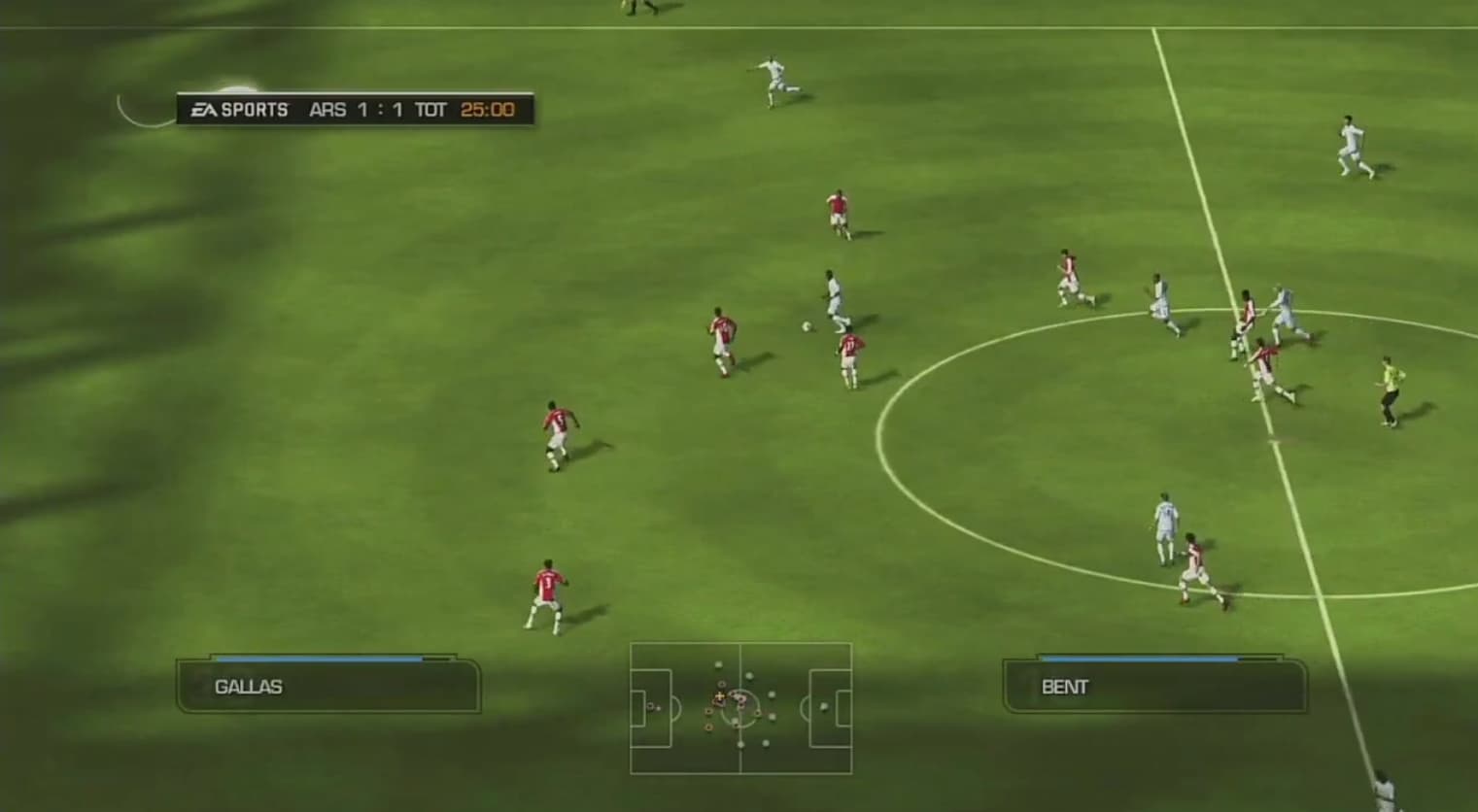Click the orange cross marker on the radar minimap
The height and width of the screenshot is (812, 1478).
point(720,695)
